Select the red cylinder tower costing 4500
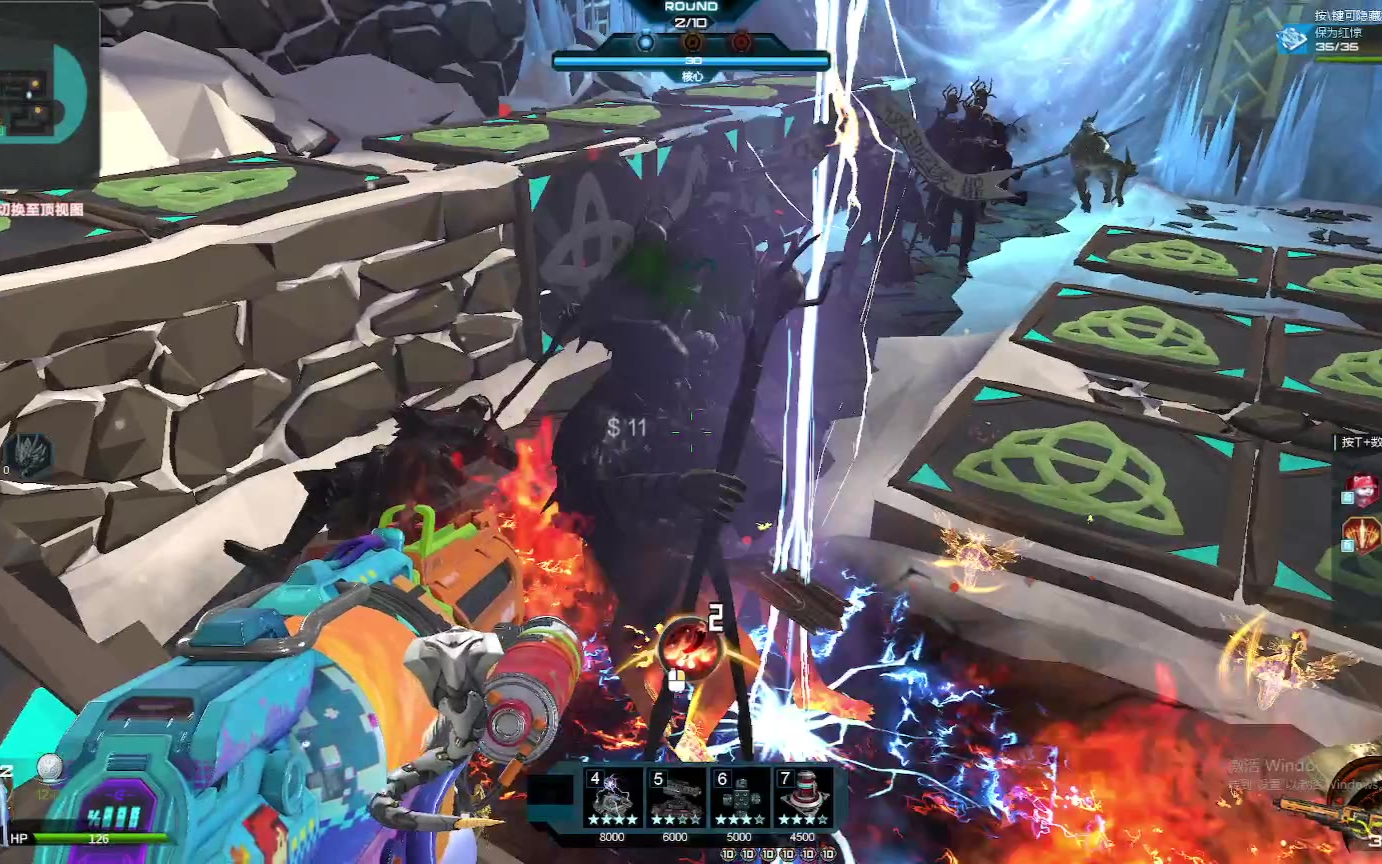 coord(802,798)
